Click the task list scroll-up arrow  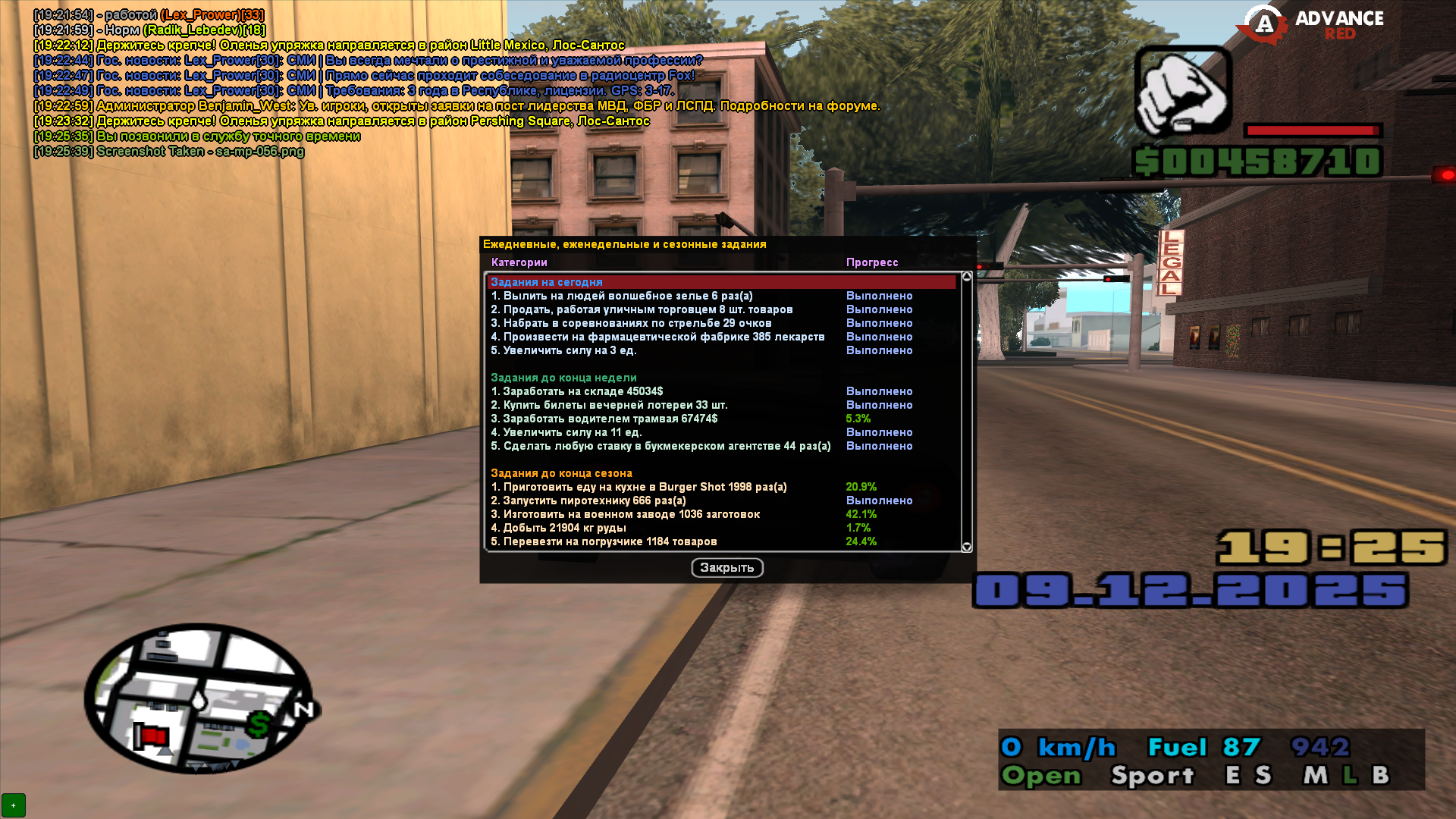point(966,277)
